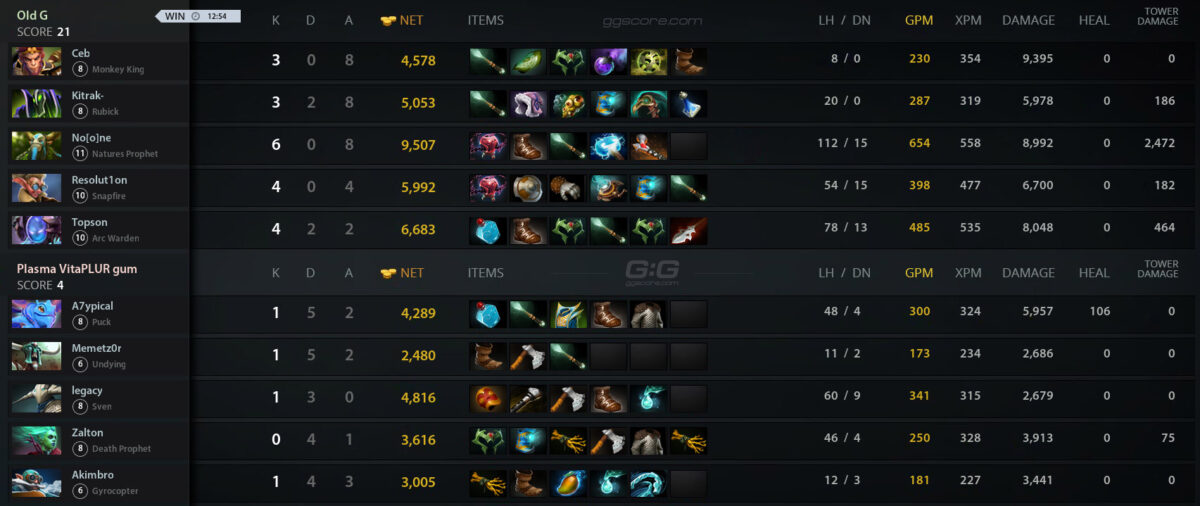Click Topson's red blade item
Screen dimensions: 1200x506
tap(689, 231)
